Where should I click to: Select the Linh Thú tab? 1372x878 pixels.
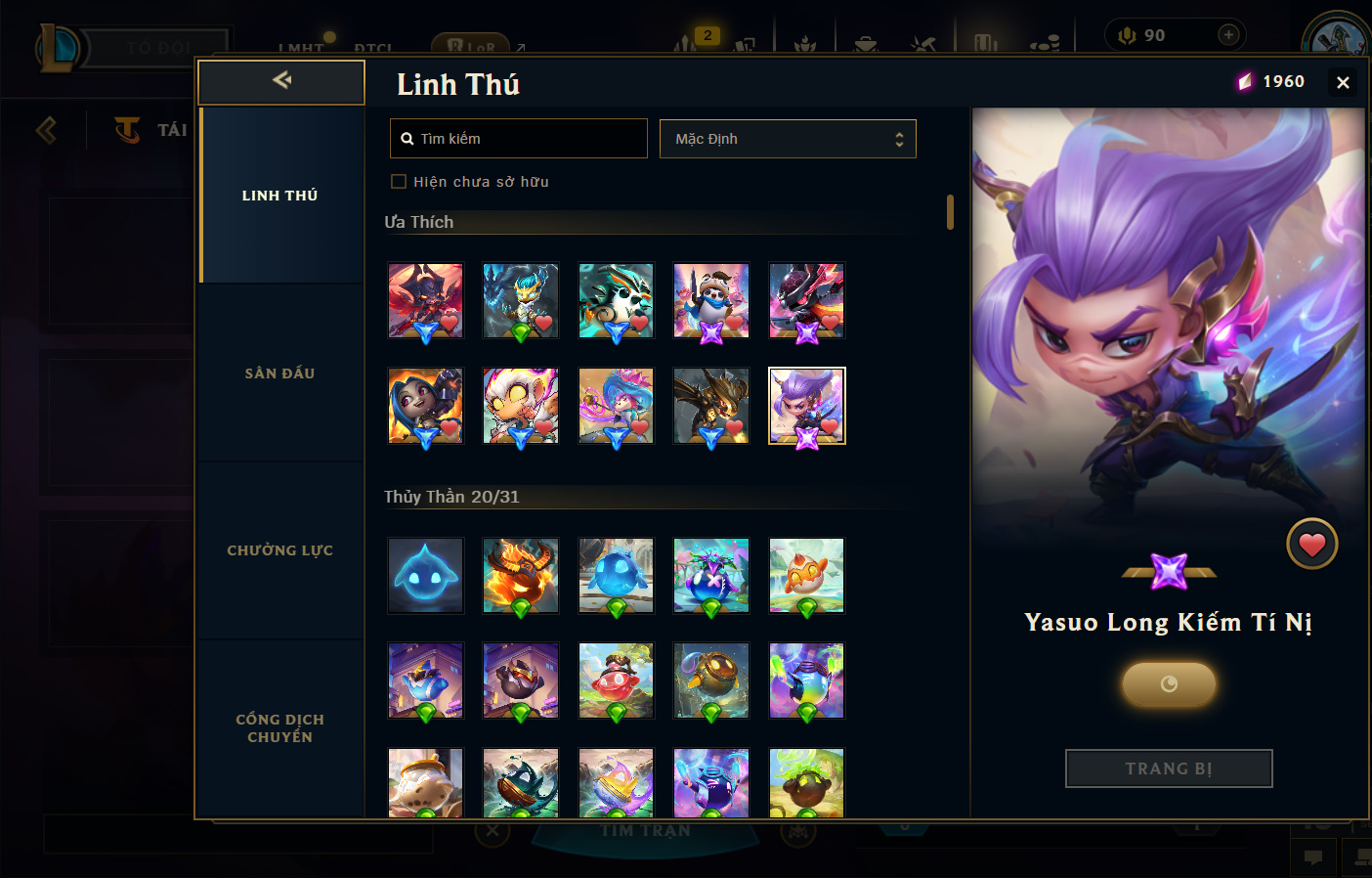click(280, 196)
